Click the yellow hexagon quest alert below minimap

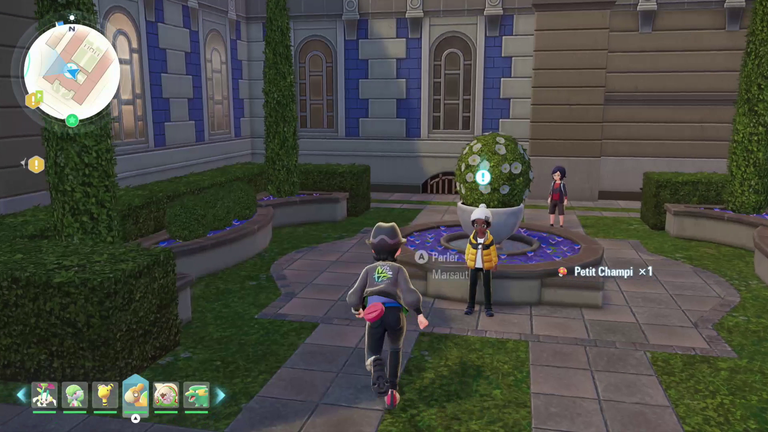tap(36, 164)
